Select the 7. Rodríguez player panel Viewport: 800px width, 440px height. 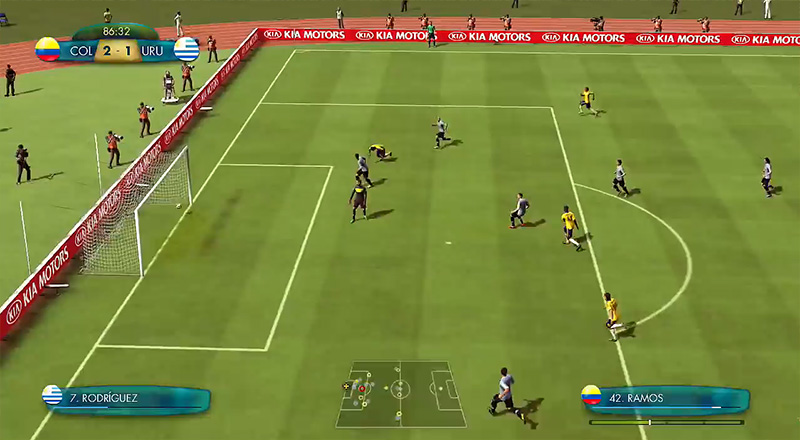coord(125,399)
